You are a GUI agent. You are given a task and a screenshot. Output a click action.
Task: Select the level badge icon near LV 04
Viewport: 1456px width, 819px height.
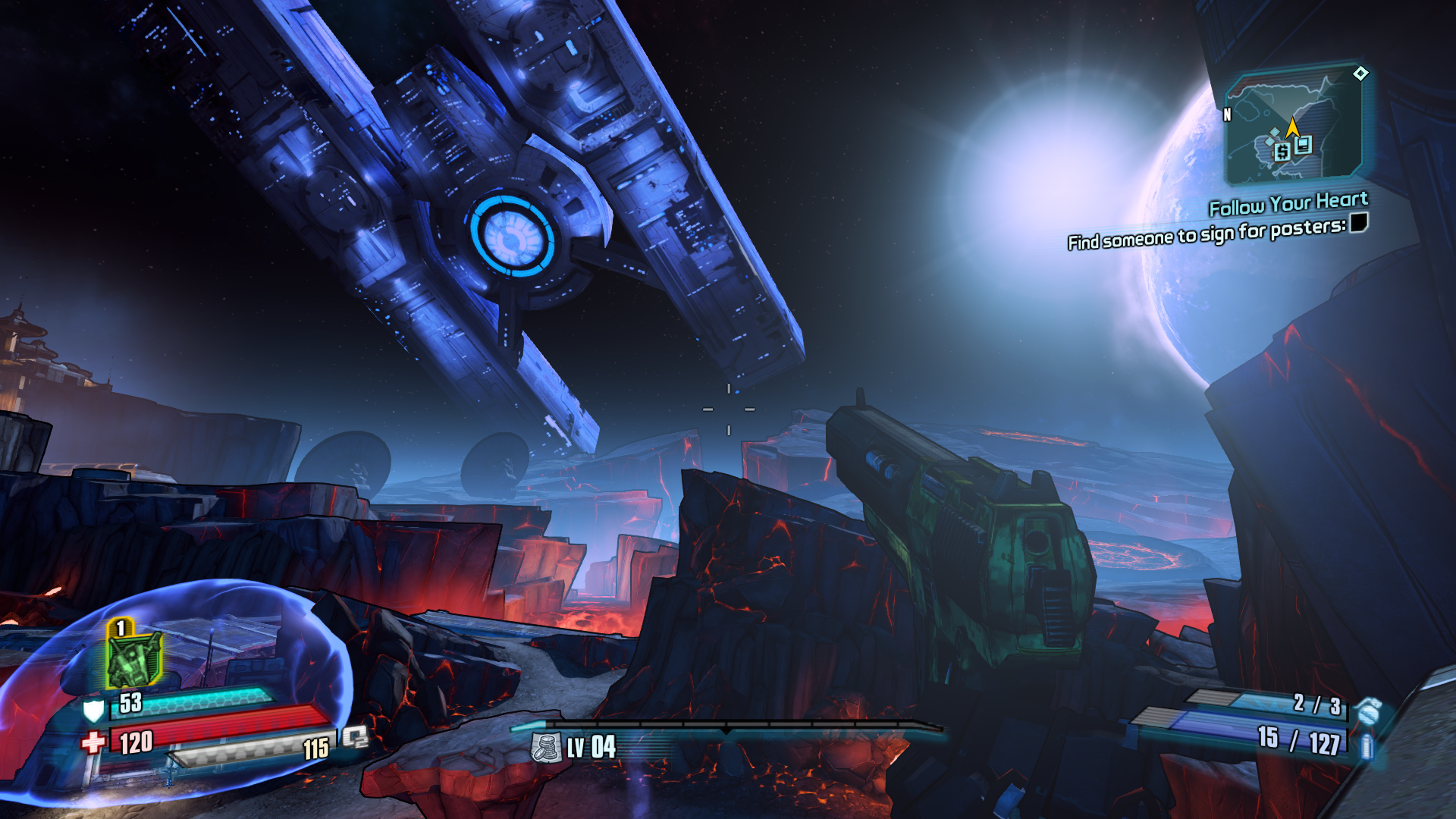545,748
